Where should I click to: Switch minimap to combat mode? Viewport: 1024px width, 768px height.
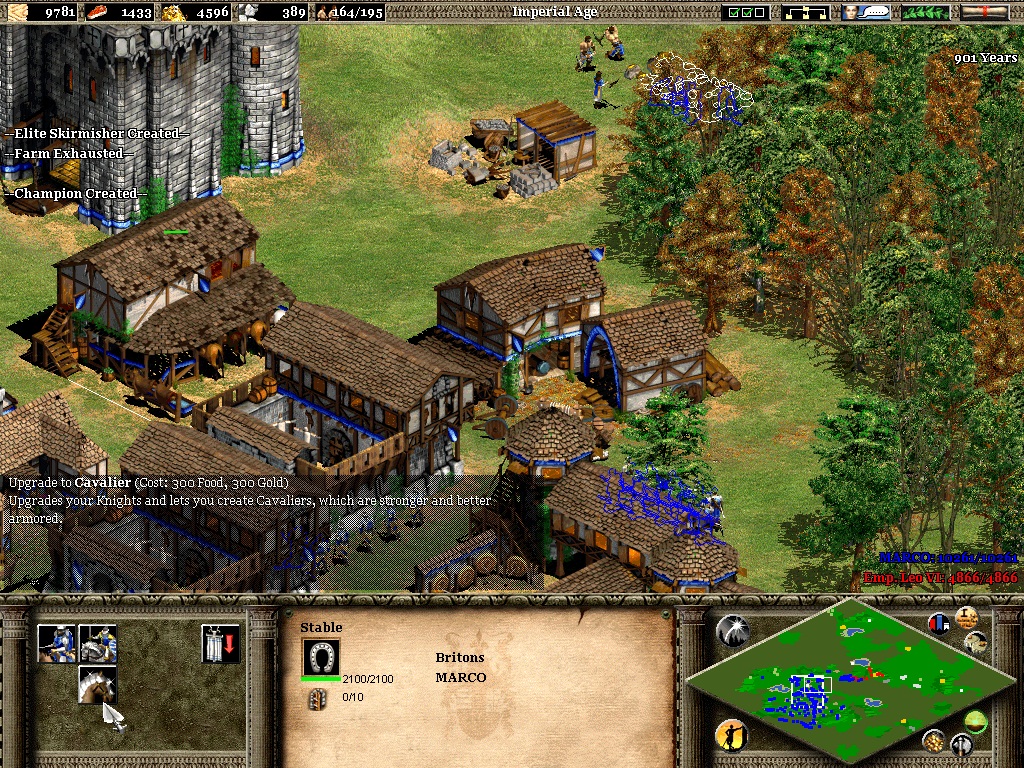(x=961, y=744)
